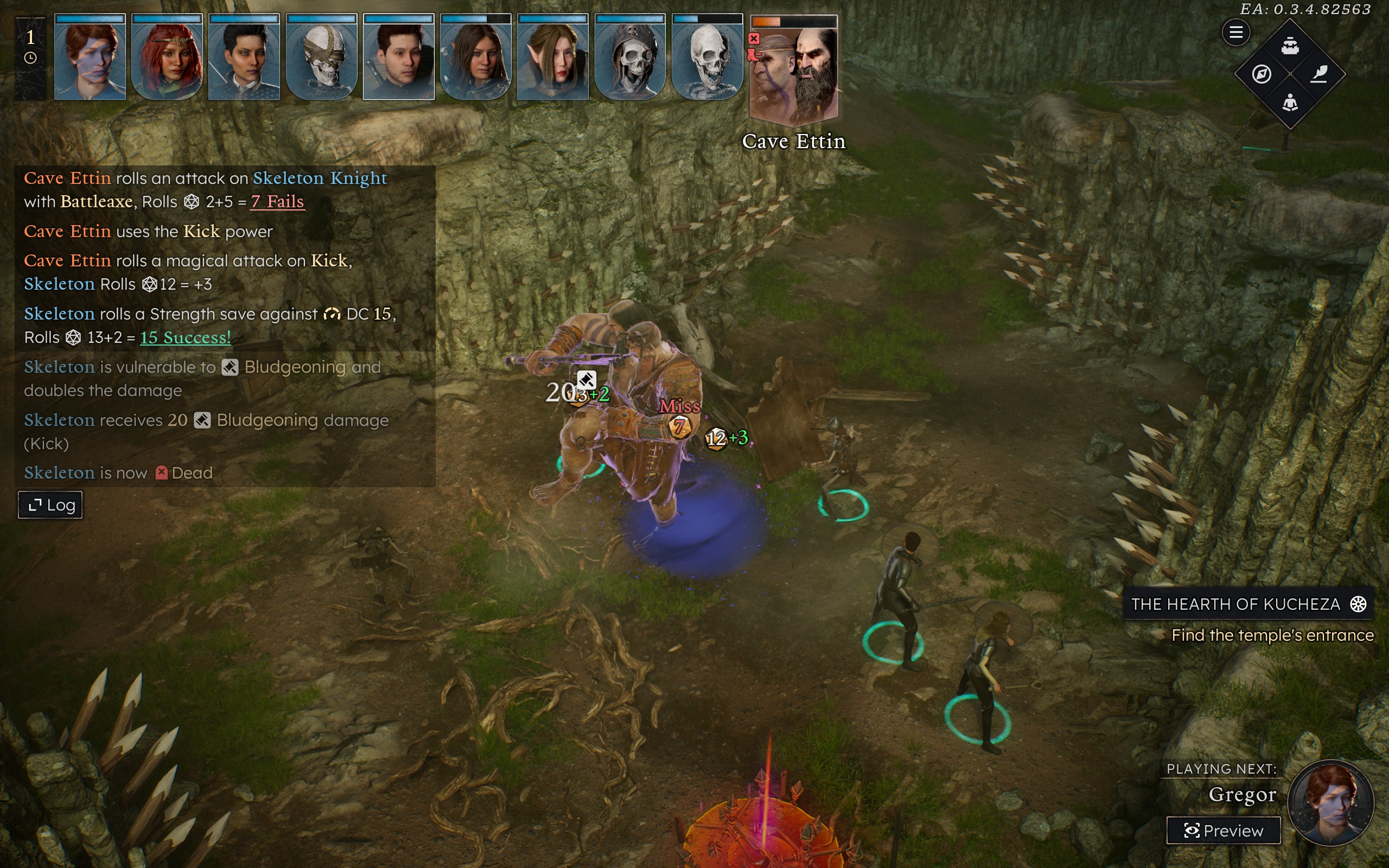Click the round counter clock icon
The image size is (1389, 868).
point(30,57)
